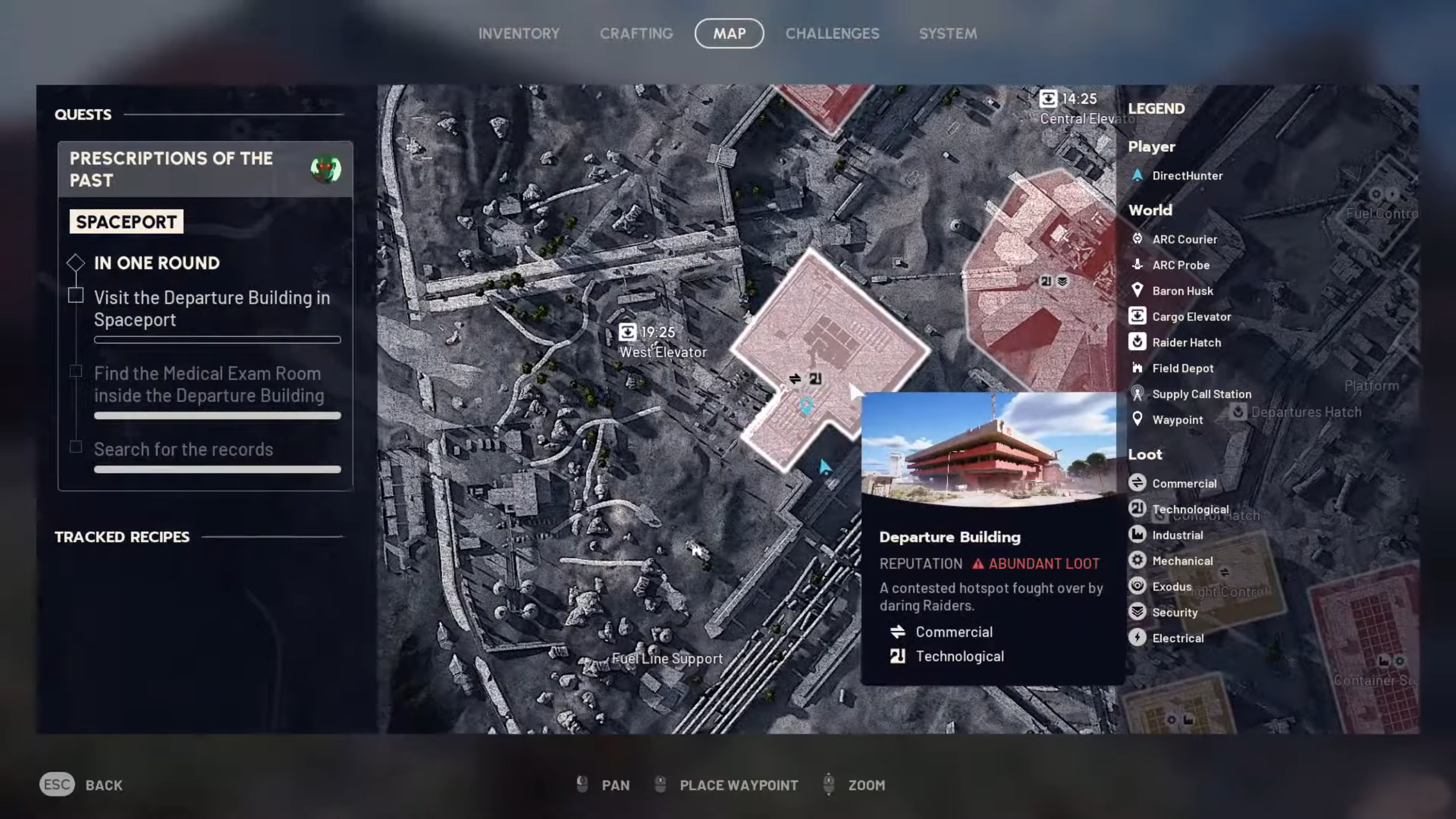Toggle the Find the Medical Exam Room checkbox

coord(76,371)
